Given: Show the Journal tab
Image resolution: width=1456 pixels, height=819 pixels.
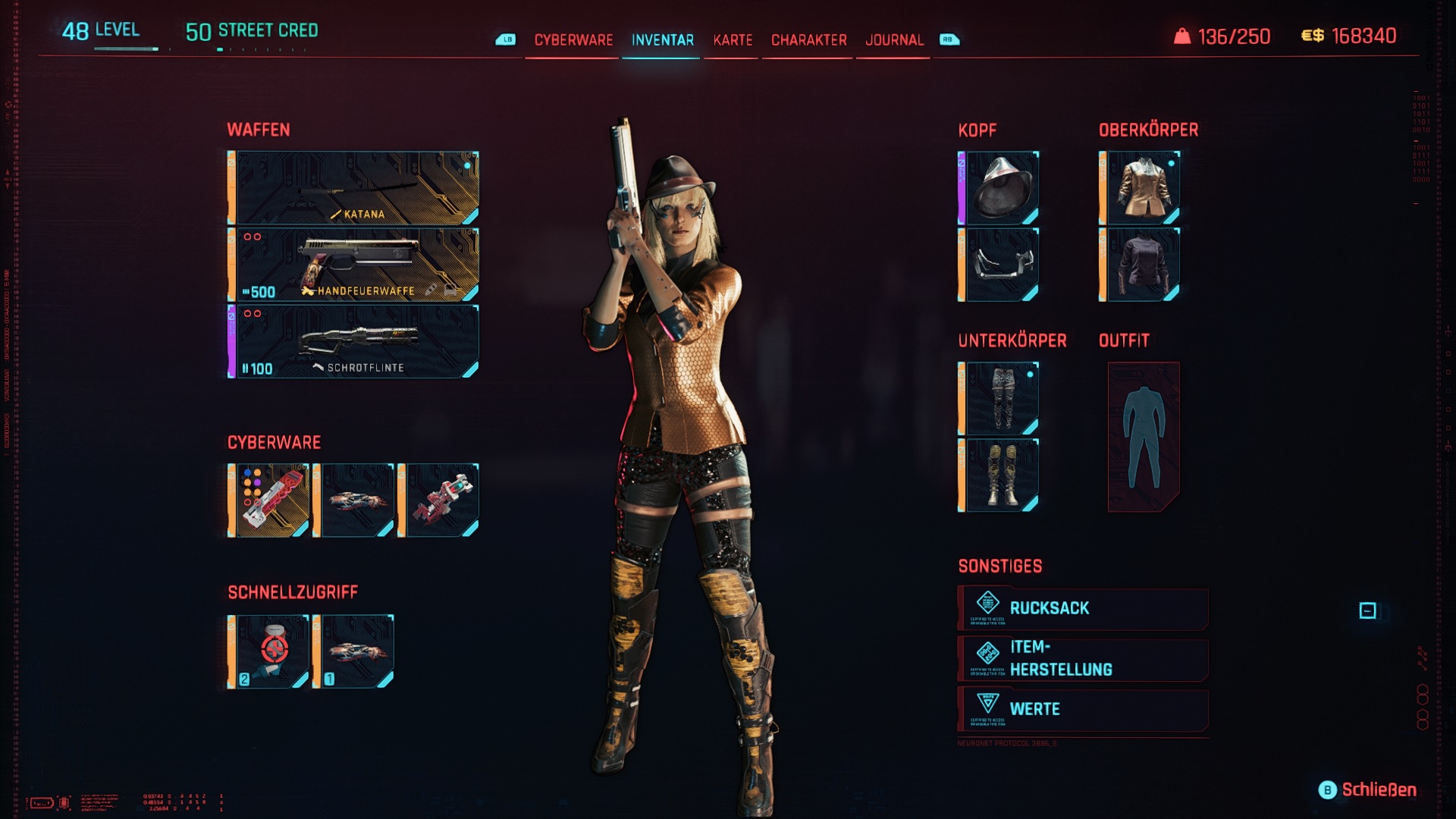Looking at the screenshot, I should pos(894,40).
